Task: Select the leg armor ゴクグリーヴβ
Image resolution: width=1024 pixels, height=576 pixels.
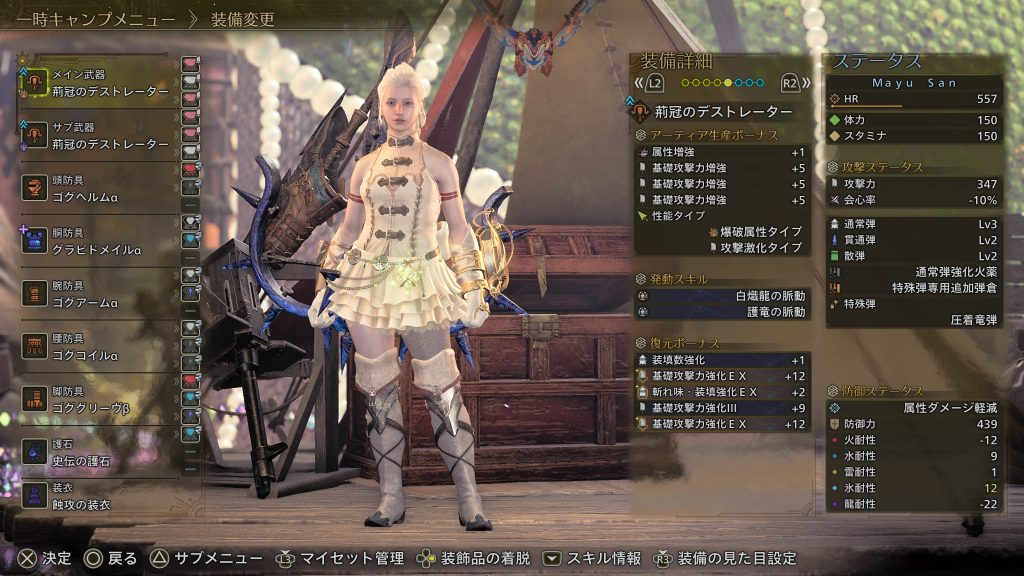Action: 100,401
